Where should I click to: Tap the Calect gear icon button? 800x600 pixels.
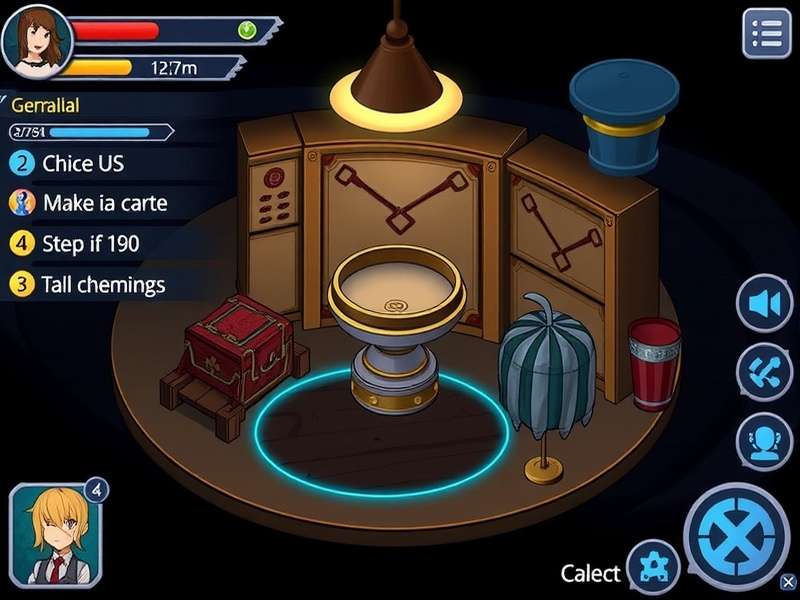tap(656, 566)
